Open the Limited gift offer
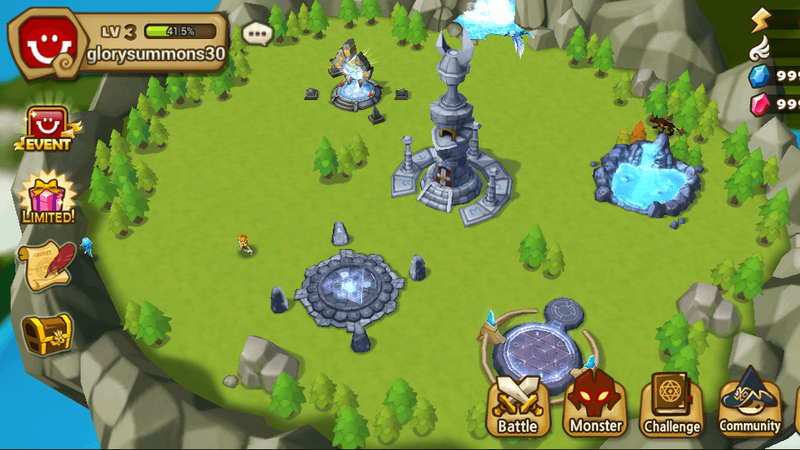 click(47, 198)
